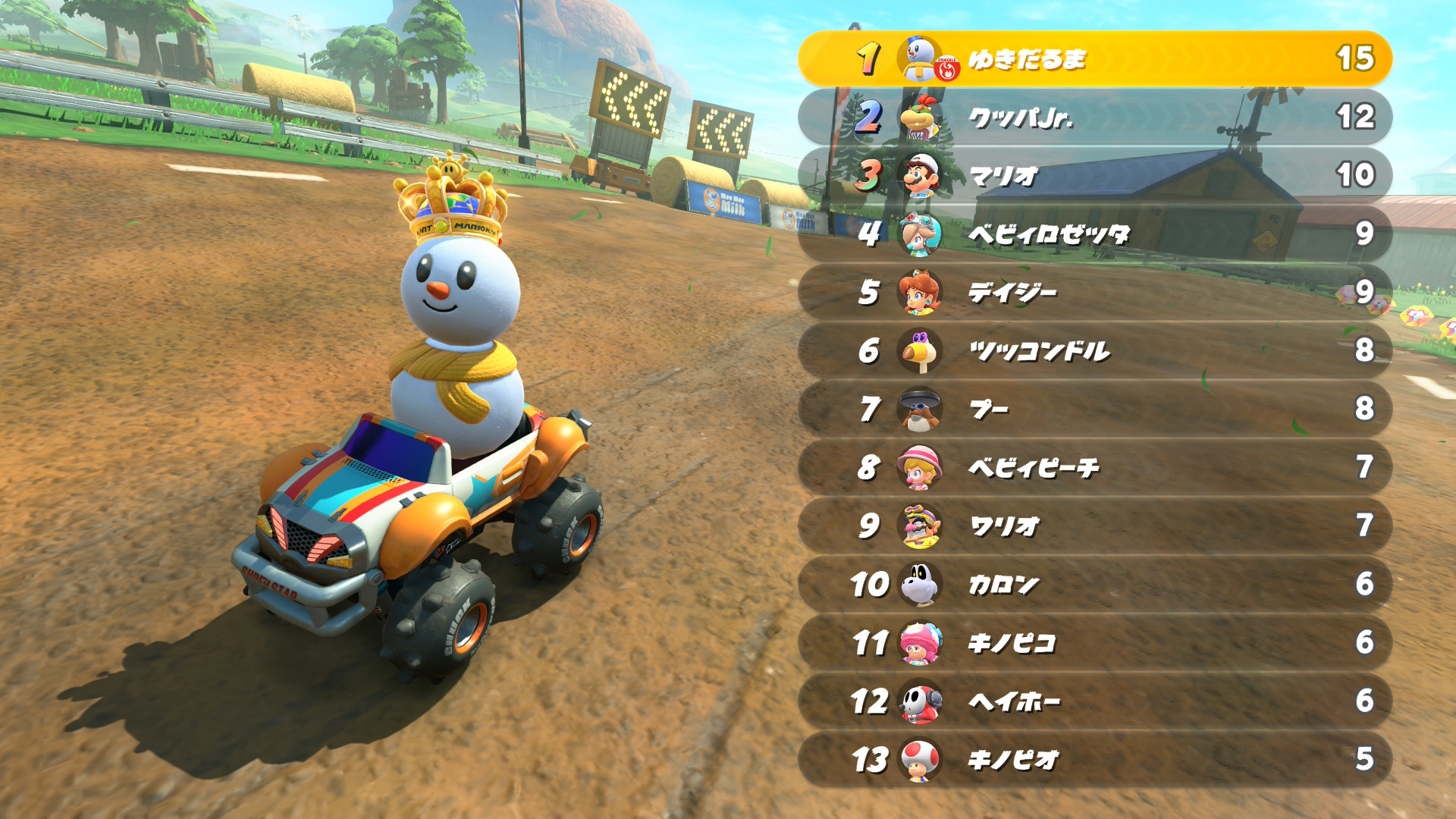Choose the カロン row in tenth place

point(1094,584)
